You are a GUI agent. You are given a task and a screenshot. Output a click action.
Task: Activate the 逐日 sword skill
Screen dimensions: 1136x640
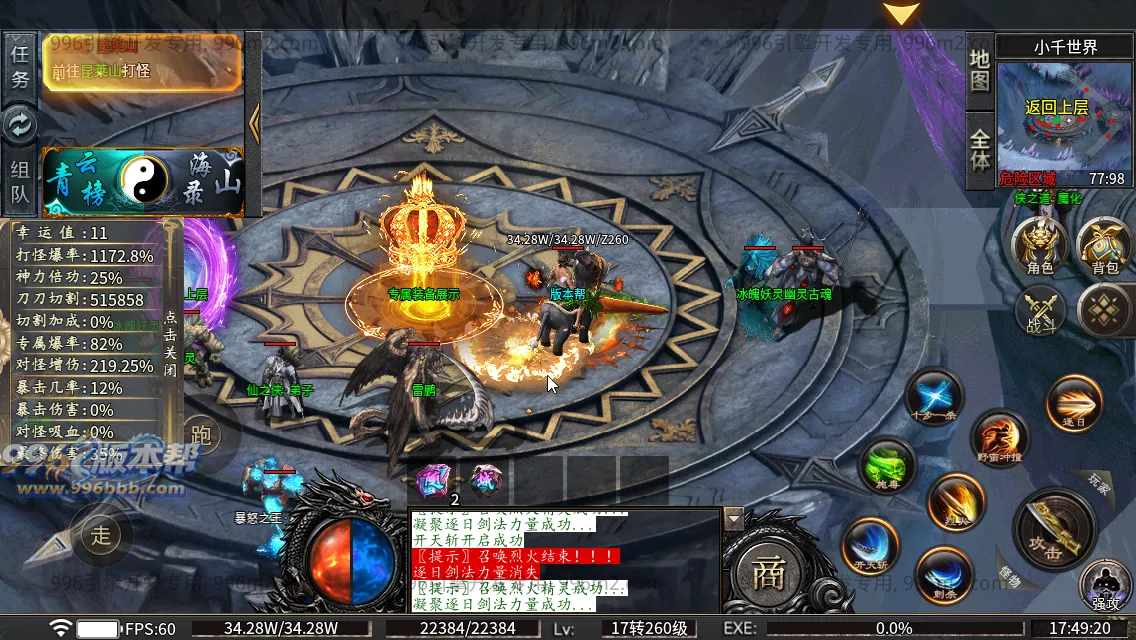pos(1074,403)
